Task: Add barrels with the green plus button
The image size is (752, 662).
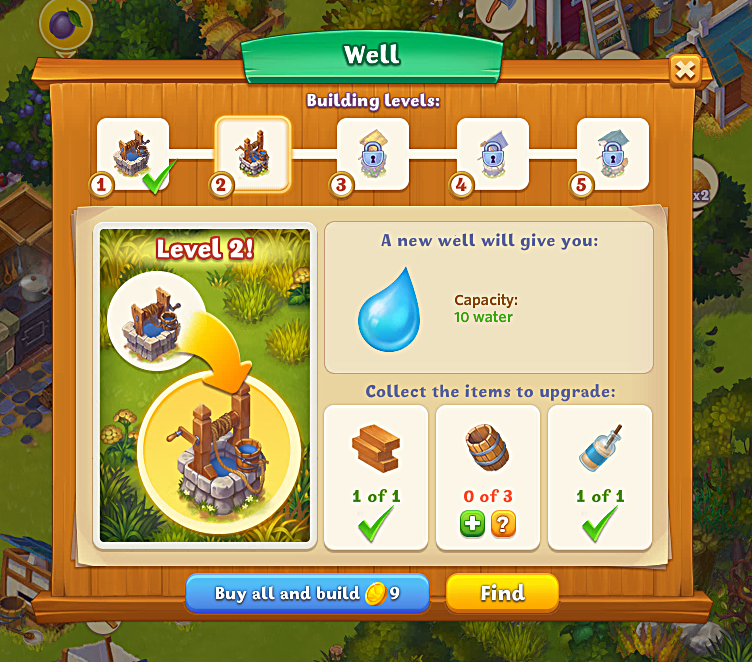Action: tap(473, 524)
